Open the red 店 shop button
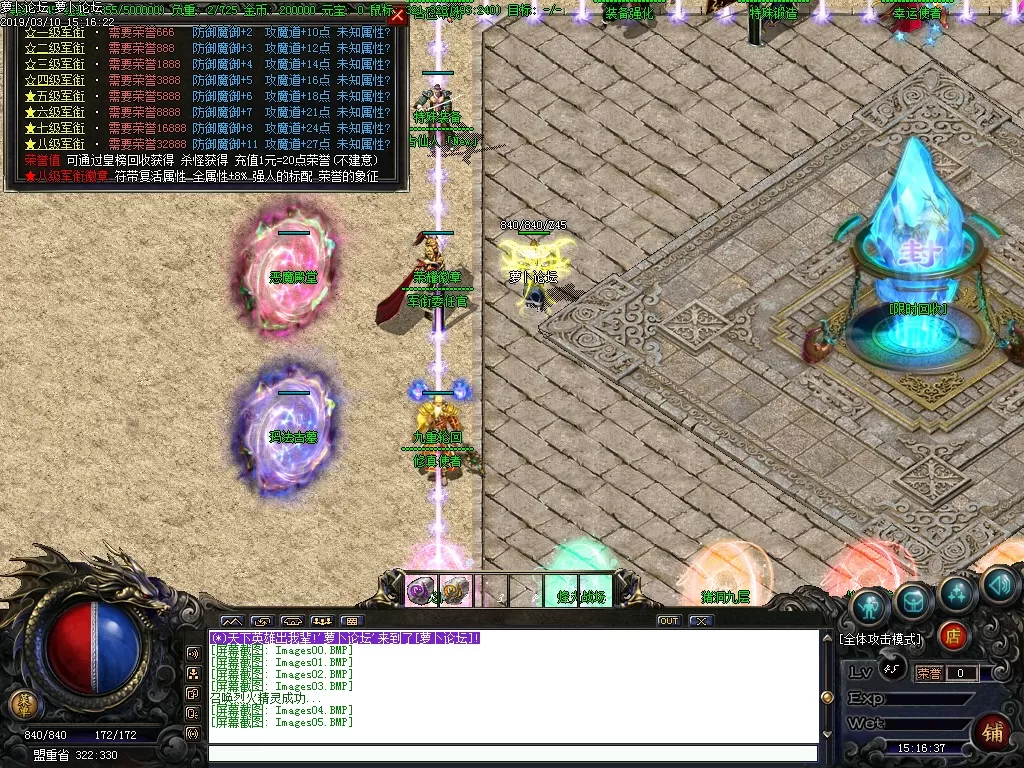Viewport: 1024px width, 768px height. 954,635
